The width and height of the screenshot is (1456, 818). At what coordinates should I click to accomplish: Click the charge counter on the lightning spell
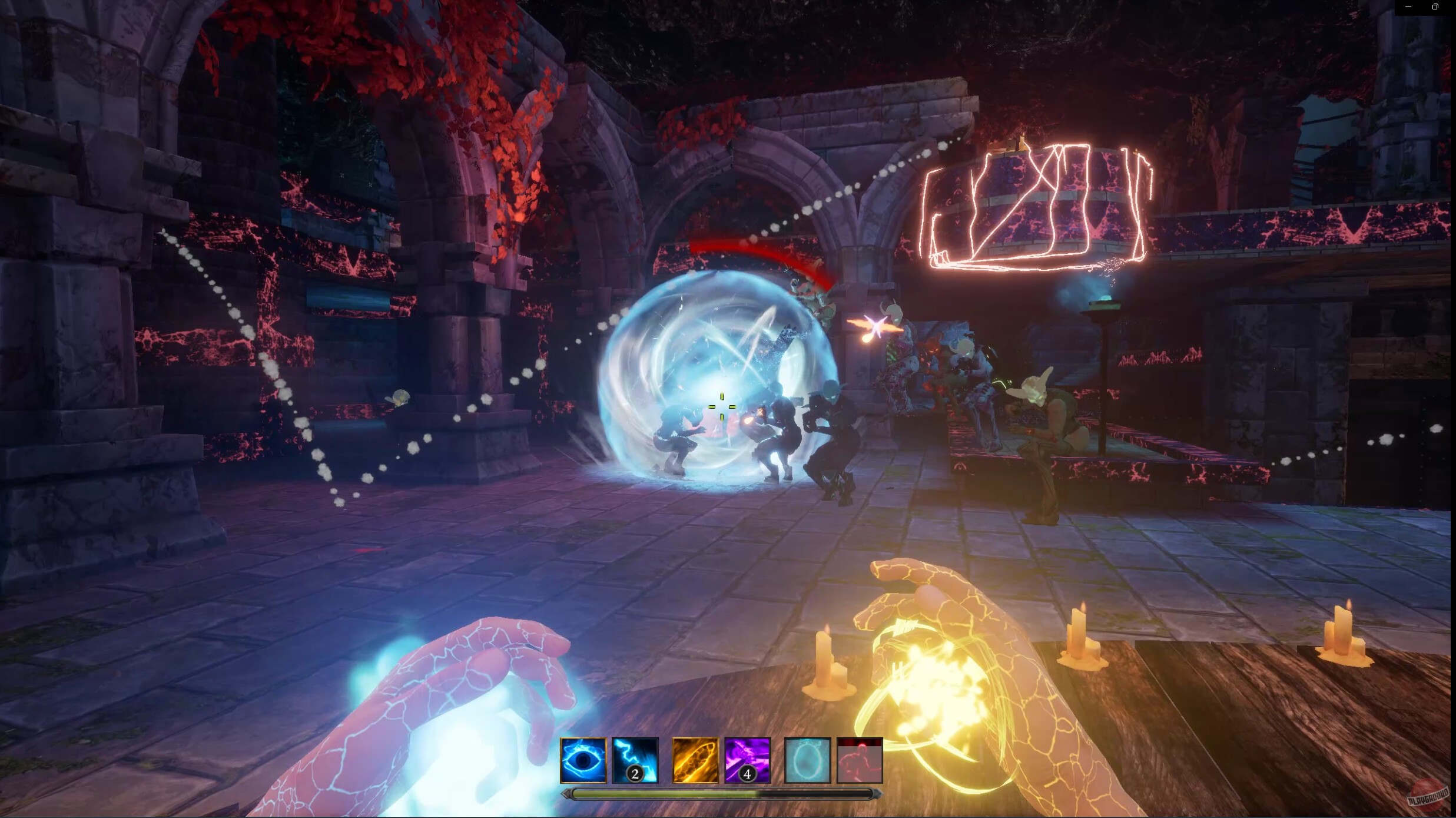(x=636, y=773)
